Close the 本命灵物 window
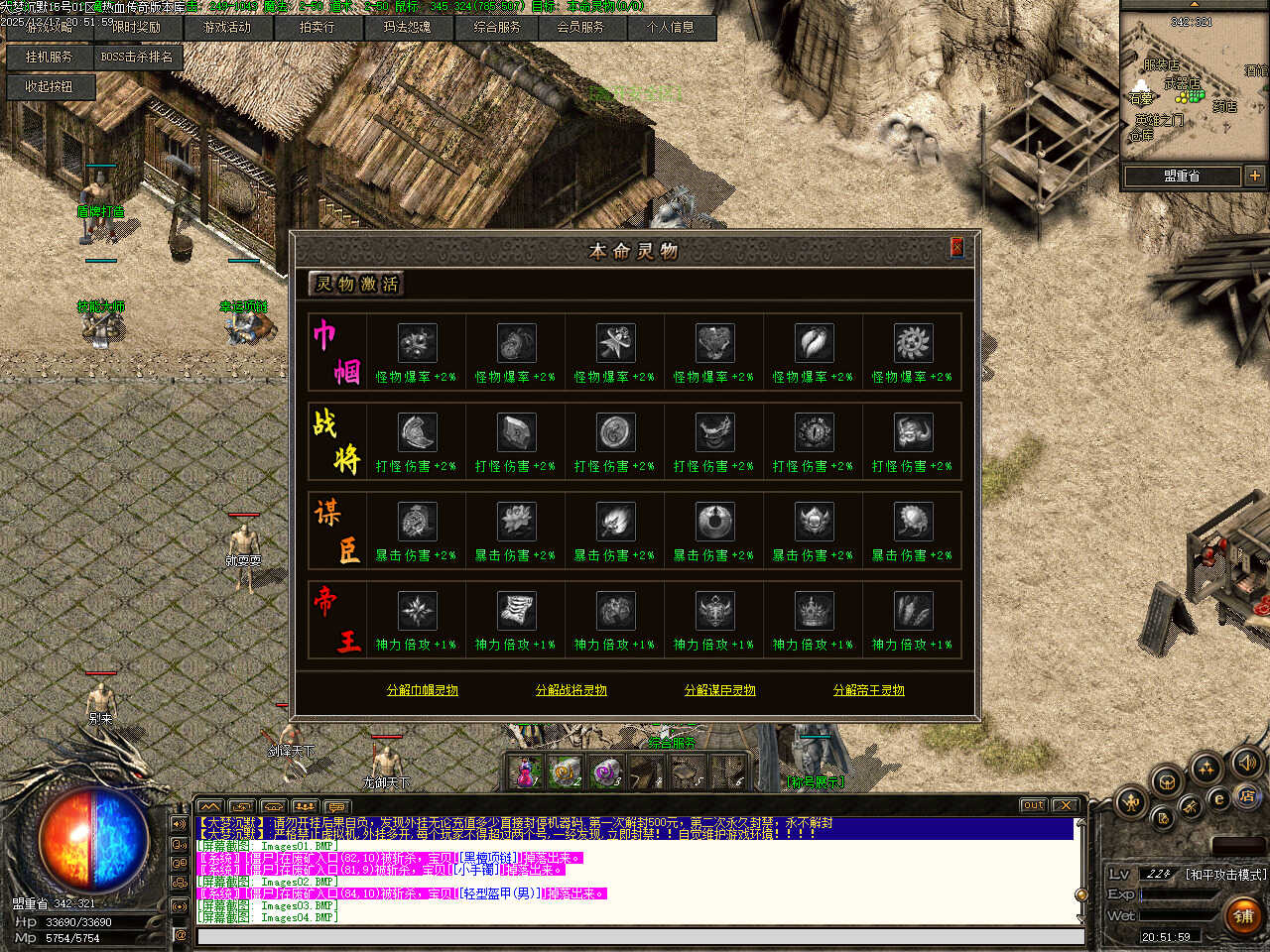The image size is (1270, 952). 956,248
